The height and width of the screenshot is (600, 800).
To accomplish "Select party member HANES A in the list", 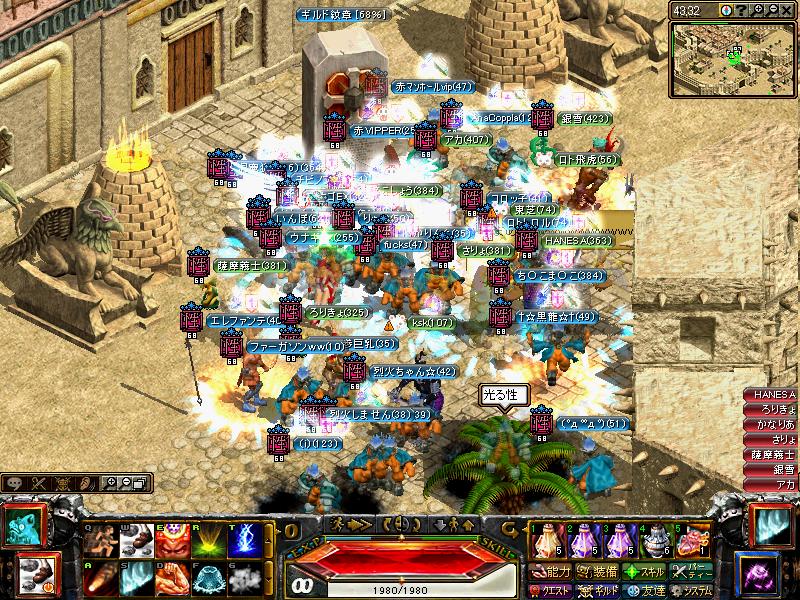I will tap(770, 396).
